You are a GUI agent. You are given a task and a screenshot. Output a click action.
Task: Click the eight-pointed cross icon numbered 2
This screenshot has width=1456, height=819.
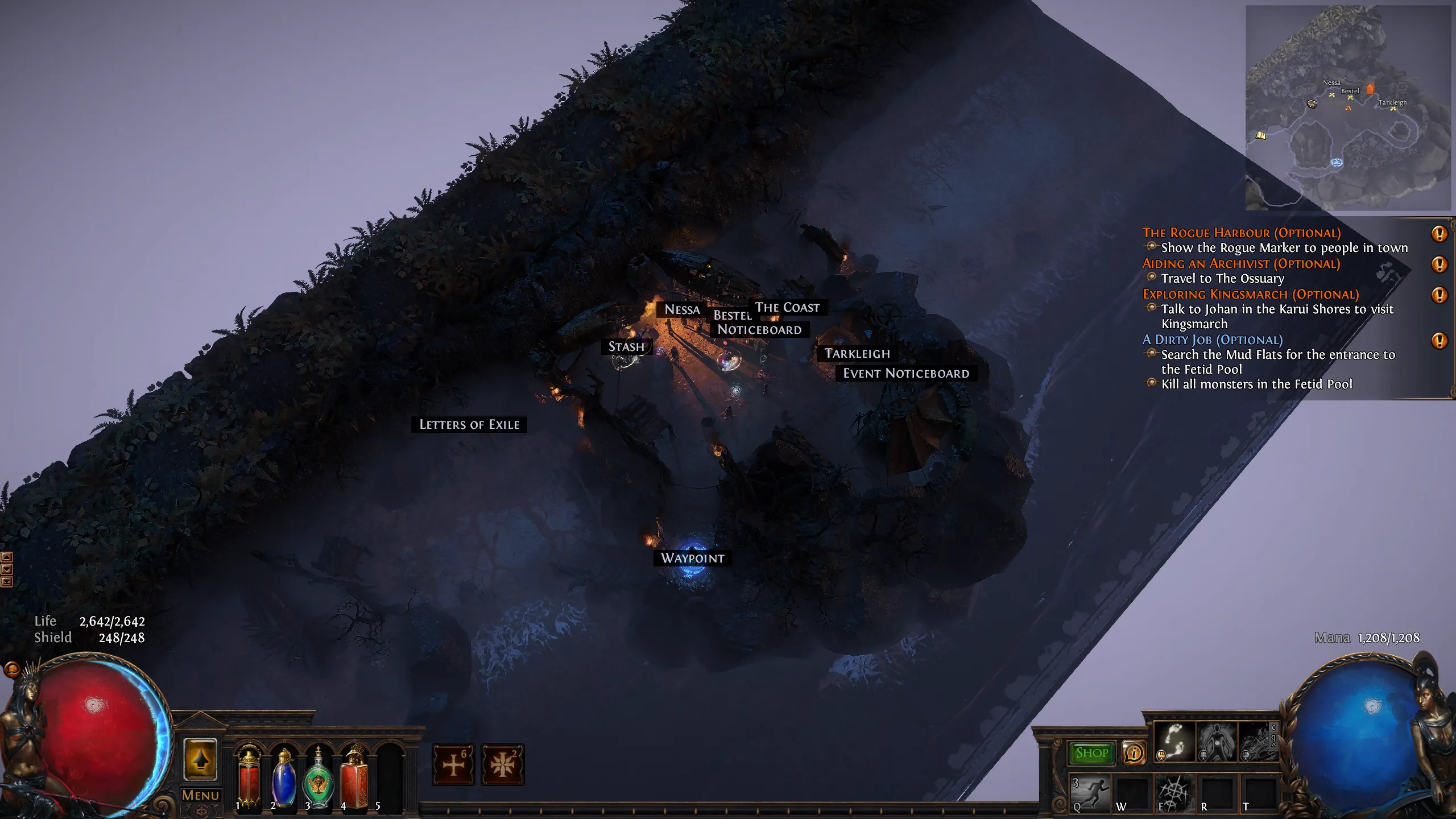click(503, 764)
